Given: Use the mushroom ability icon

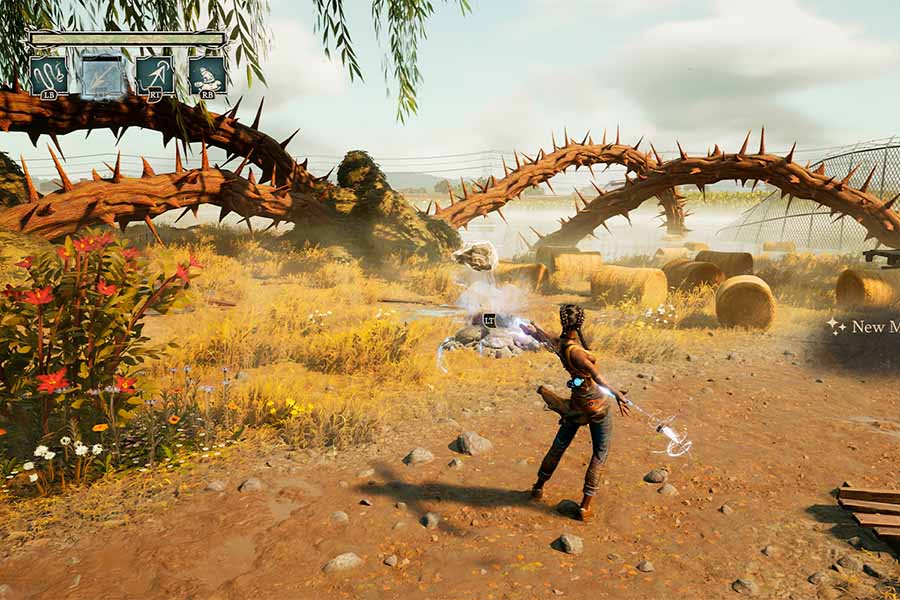Looking at the screenshot, I should [207, 75].
